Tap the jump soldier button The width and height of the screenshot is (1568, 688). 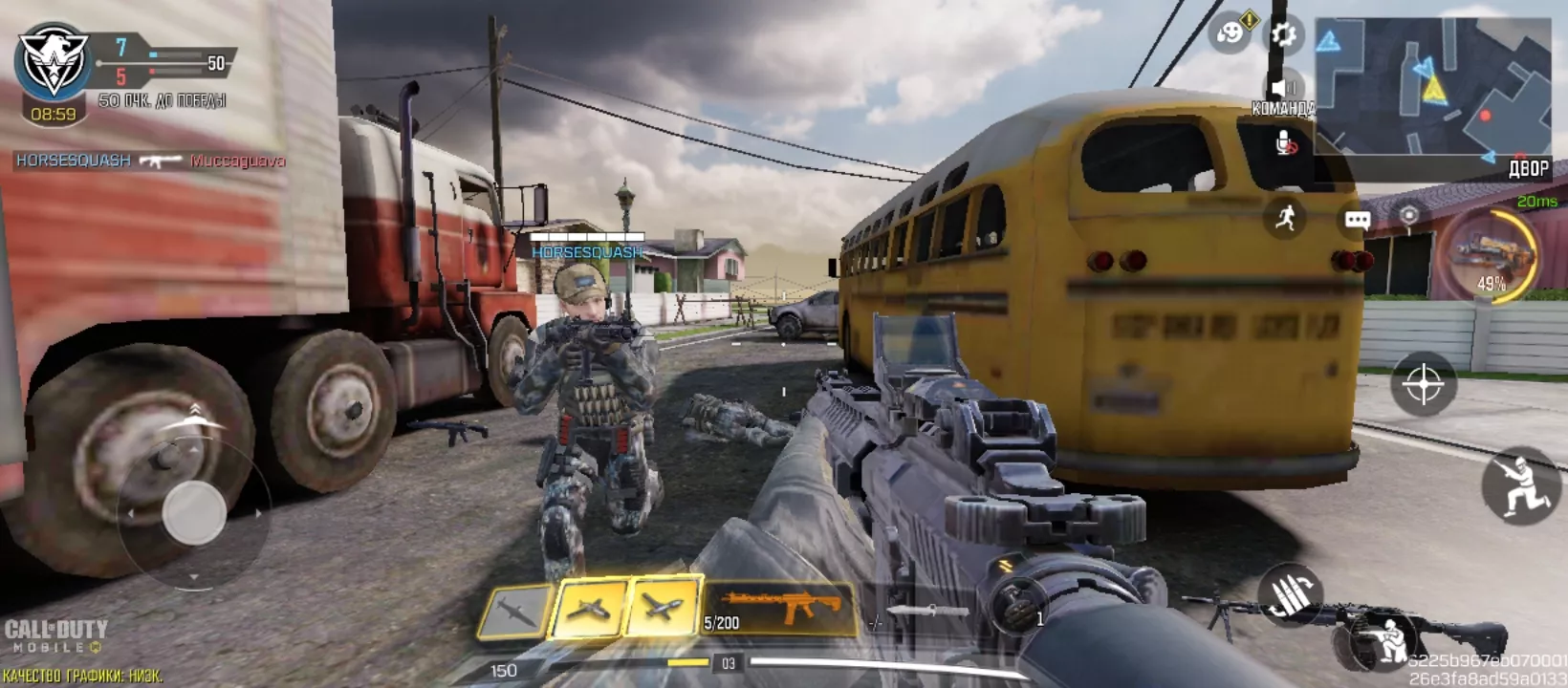click(1520, 486)
